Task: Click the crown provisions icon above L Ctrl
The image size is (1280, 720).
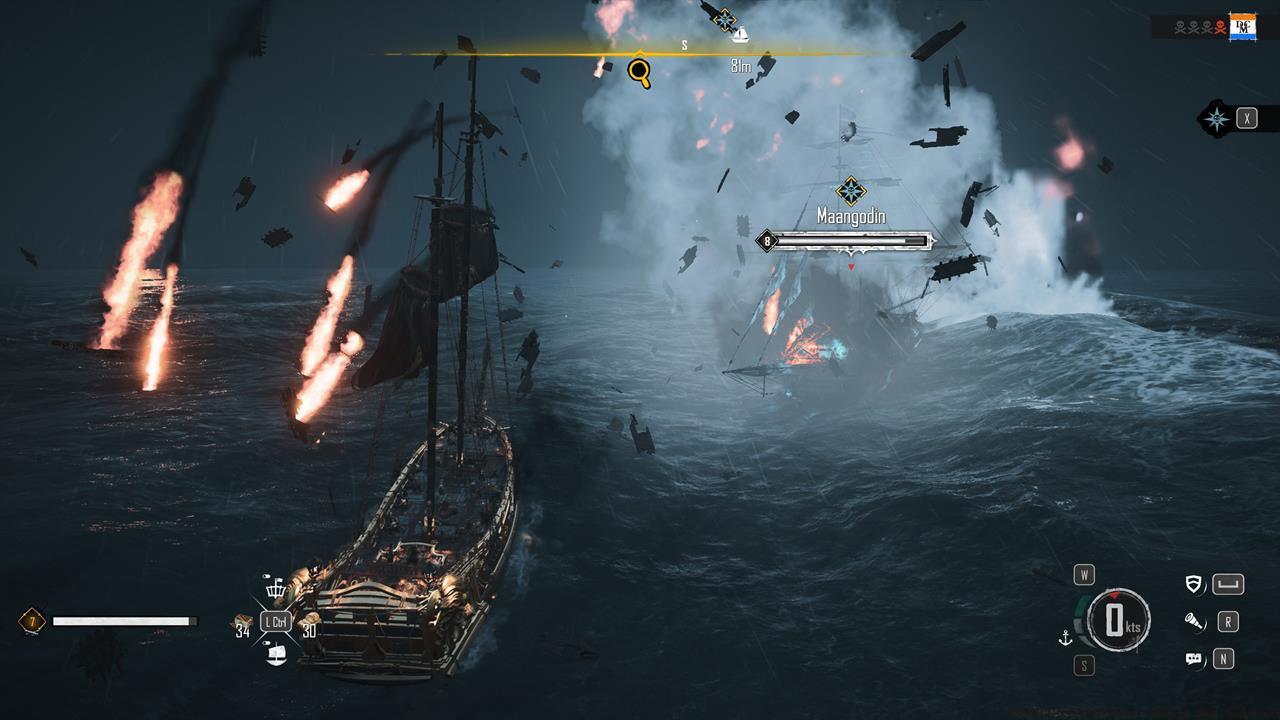Action: tap(276, 591)
